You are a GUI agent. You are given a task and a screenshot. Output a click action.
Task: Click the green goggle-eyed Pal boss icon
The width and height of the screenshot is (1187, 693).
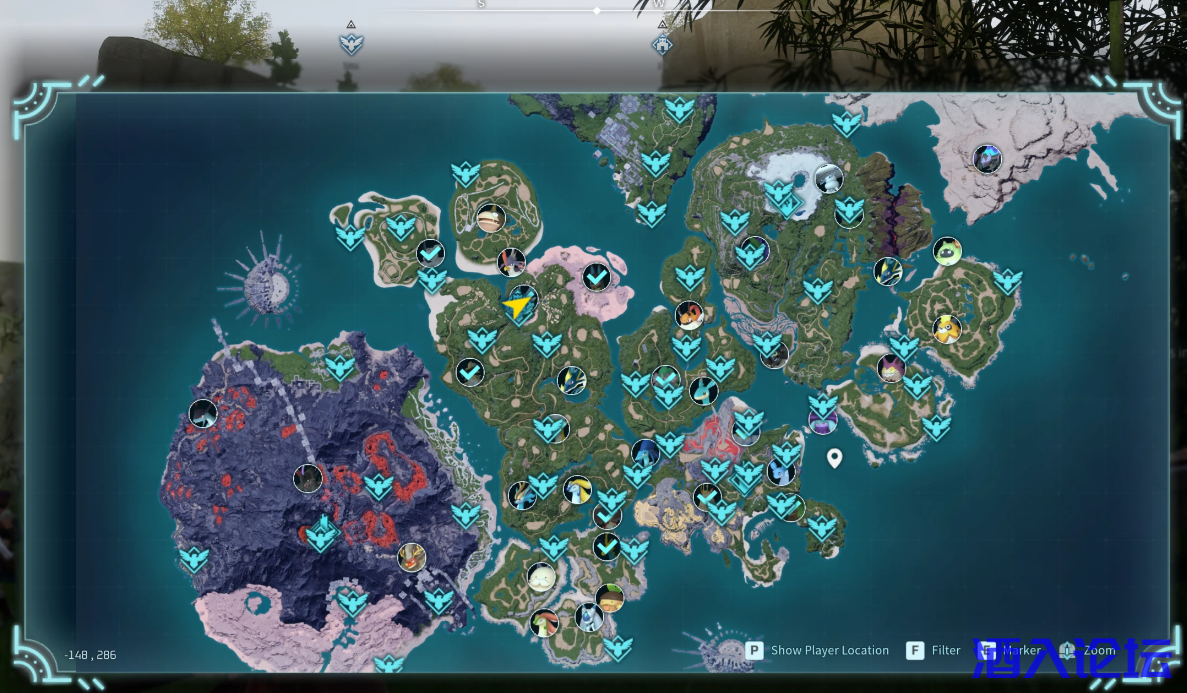947,250
